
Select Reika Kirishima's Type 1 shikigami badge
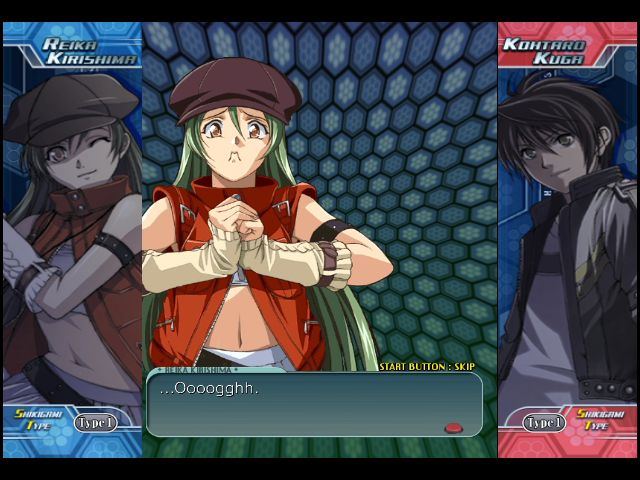tap(95, 422)
